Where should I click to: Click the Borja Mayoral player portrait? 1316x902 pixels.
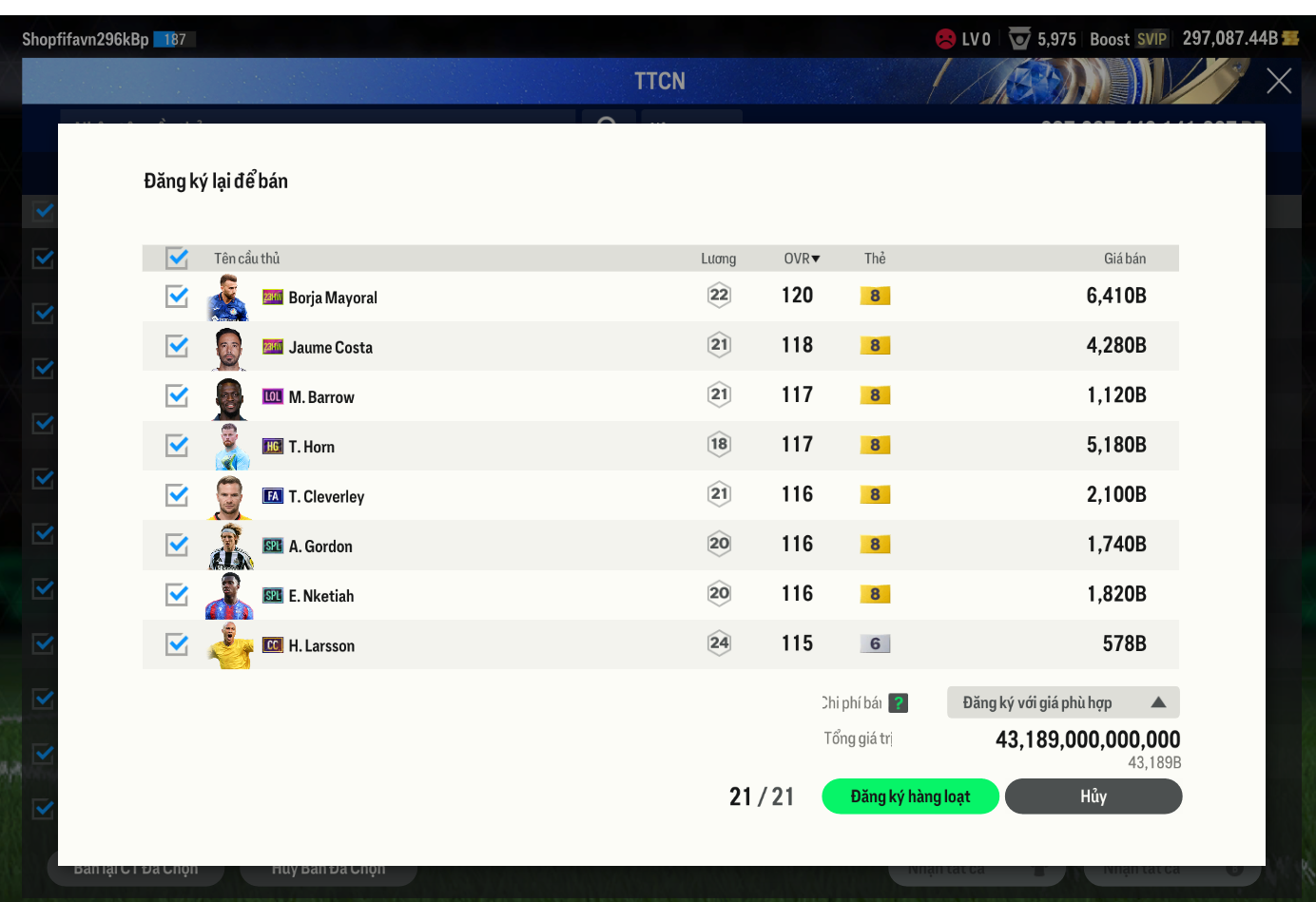pos(228,297)
